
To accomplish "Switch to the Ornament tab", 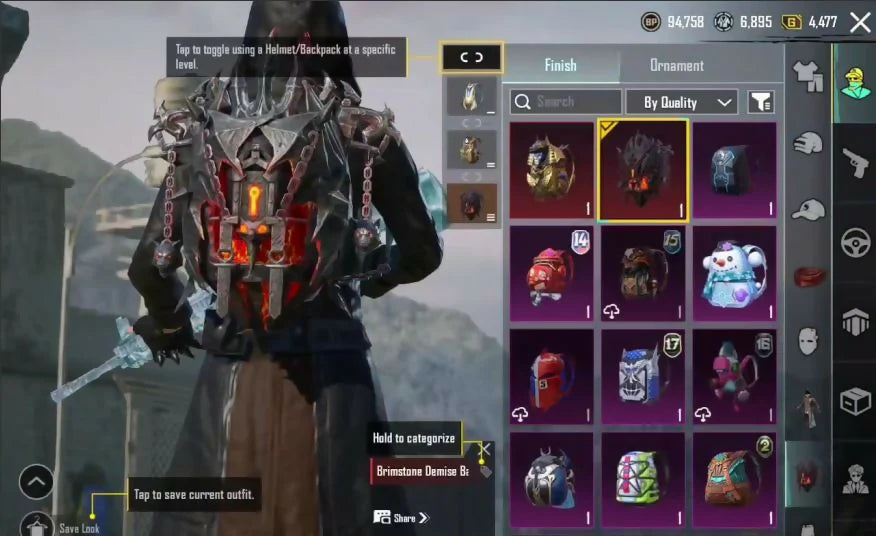I will pyautogui.click(x=677, y=66).
